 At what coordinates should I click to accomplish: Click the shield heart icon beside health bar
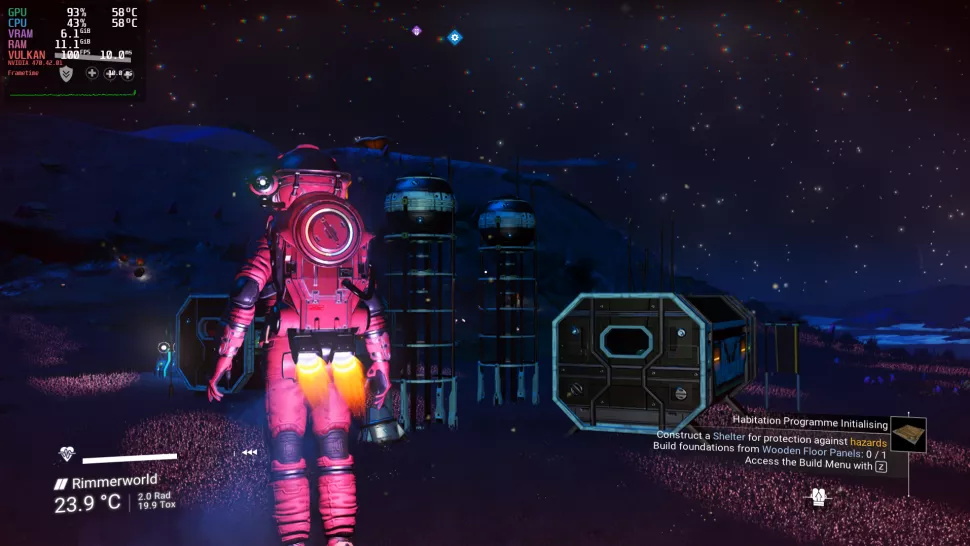(67, 454)
